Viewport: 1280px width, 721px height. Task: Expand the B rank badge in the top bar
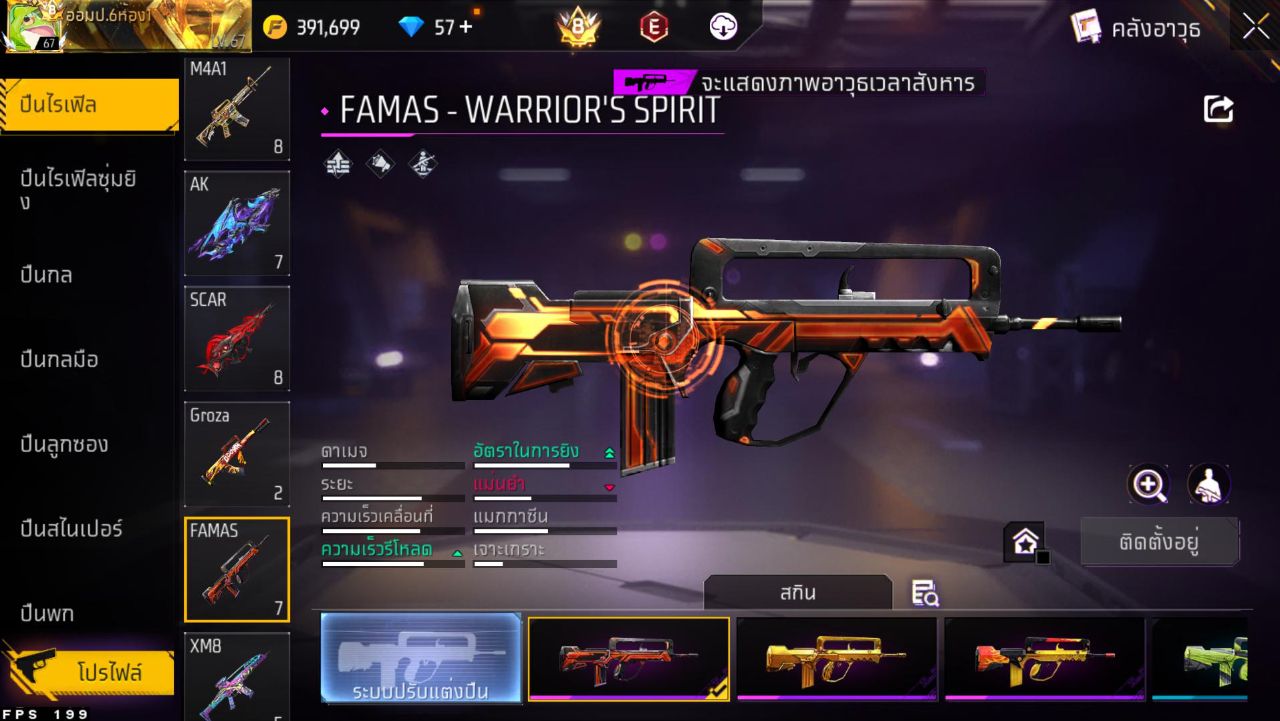580,27
